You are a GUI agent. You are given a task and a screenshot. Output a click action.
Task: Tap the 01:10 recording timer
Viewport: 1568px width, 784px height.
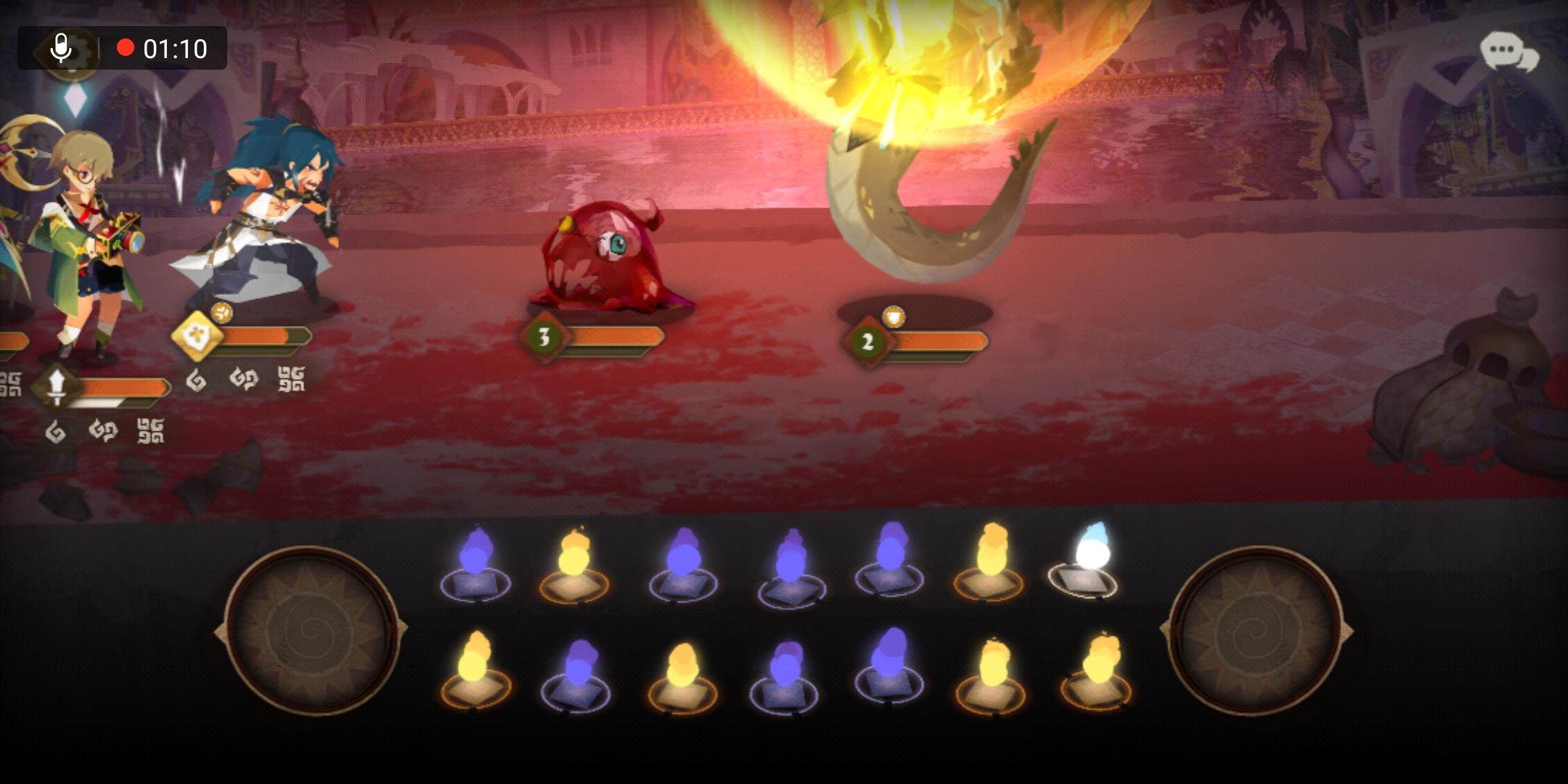pyautogui.click(x=173, y=49)
